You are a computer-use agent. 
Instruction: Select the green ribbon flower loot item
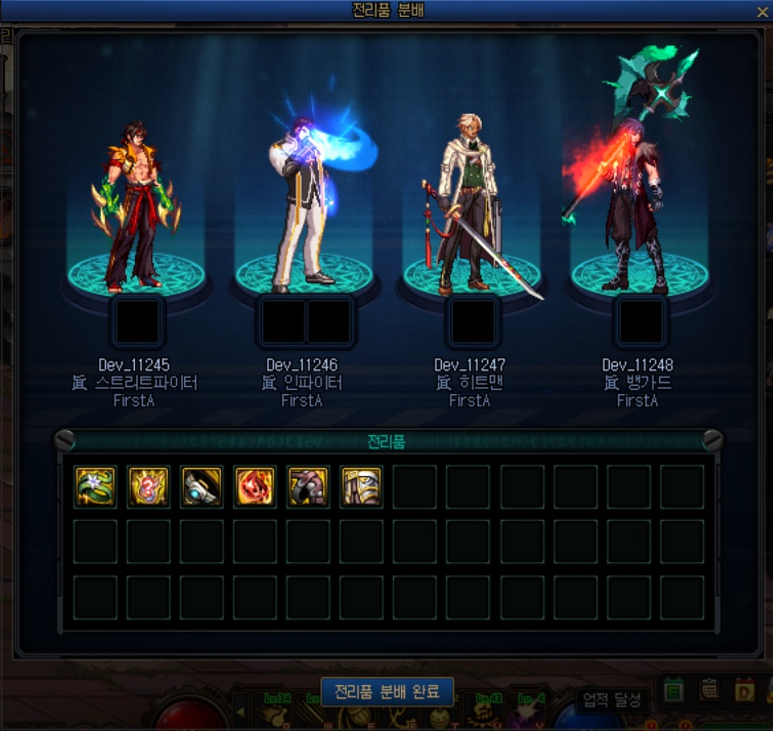(95, 487)
